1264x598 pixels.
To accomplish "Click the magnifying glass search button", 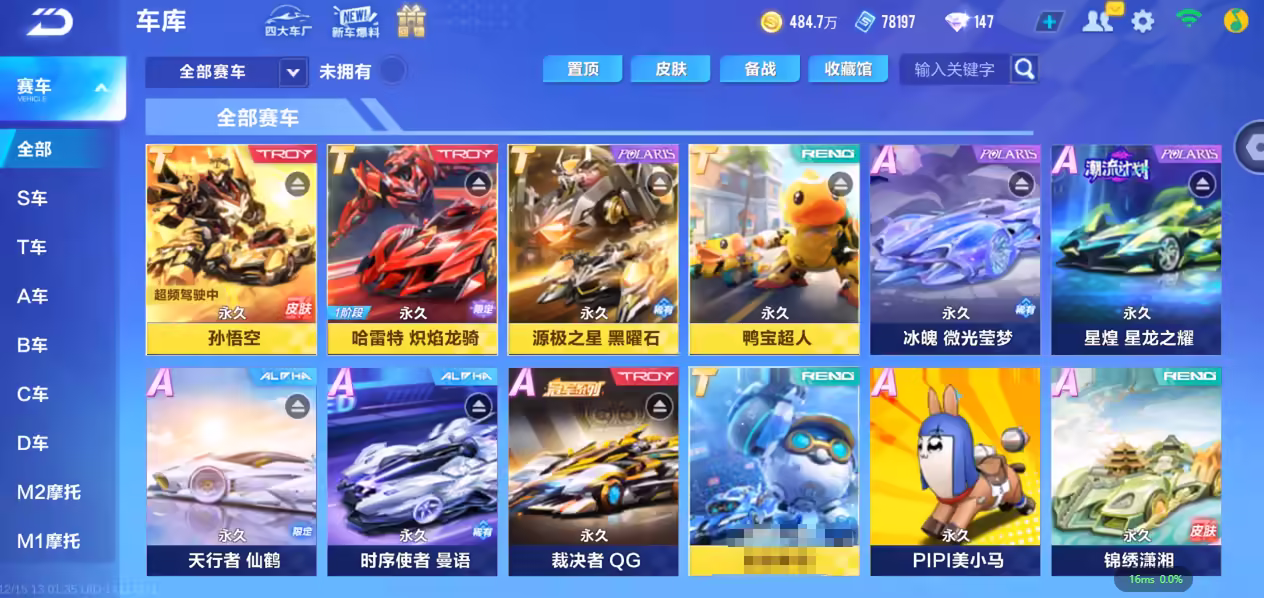I will [x=1024, y=68].
